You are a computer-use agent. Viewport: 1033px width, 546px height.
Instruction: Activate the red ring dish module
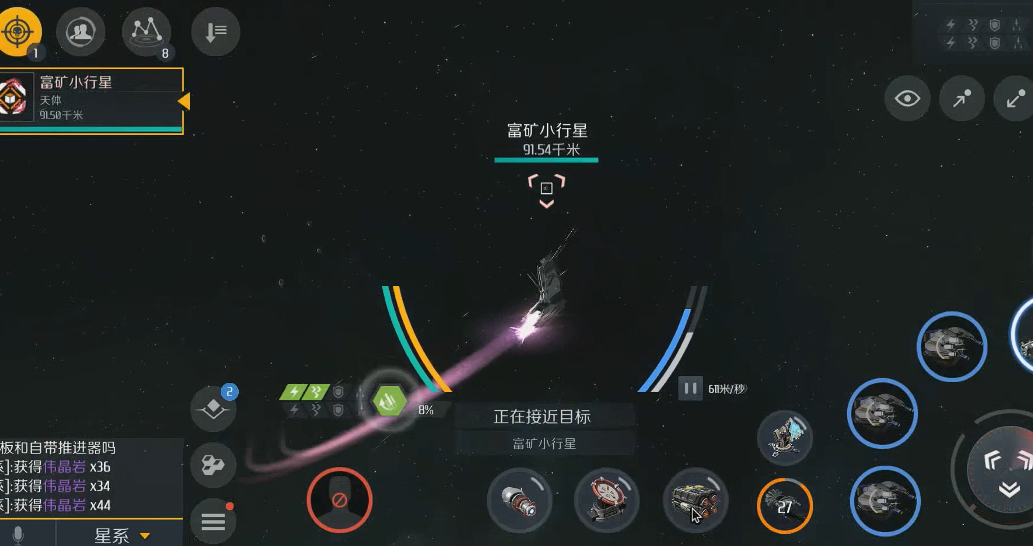(x=606, y=500)
